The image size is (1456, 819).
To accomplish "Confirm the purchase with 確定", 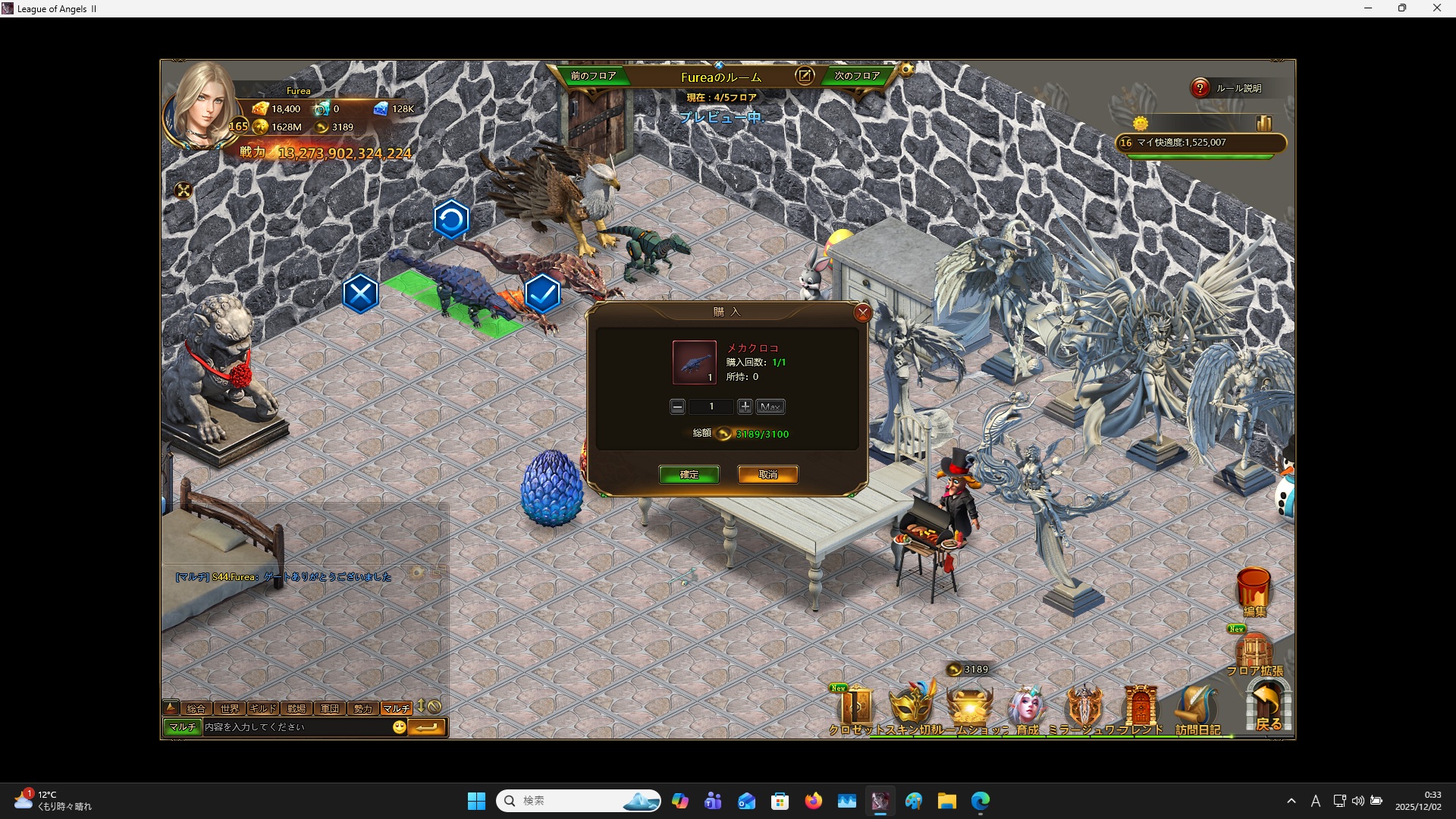I will (689, 475).
